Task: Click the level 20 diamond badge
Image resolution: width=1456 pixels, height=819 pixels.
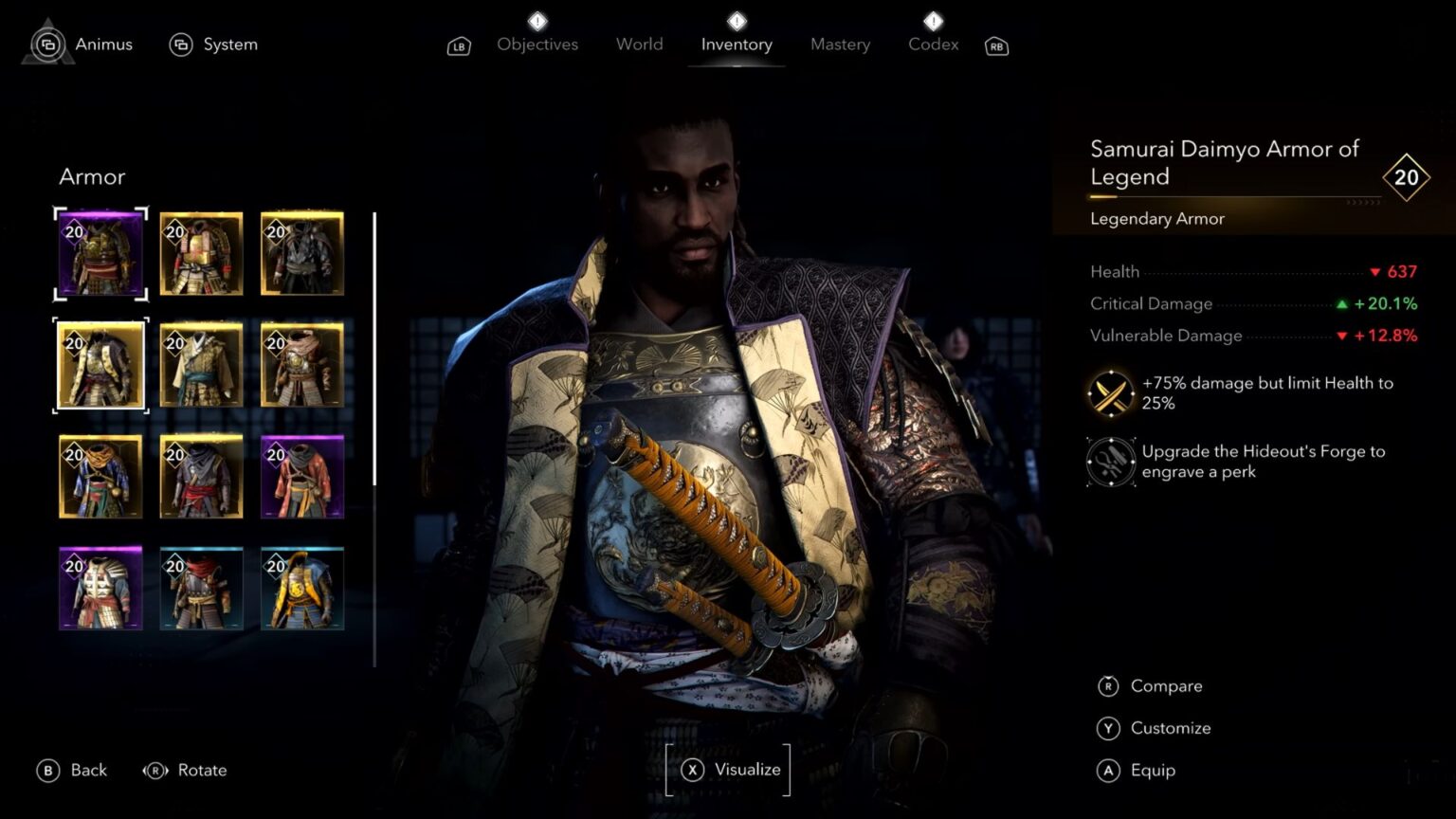Action: coord(1407,177)
